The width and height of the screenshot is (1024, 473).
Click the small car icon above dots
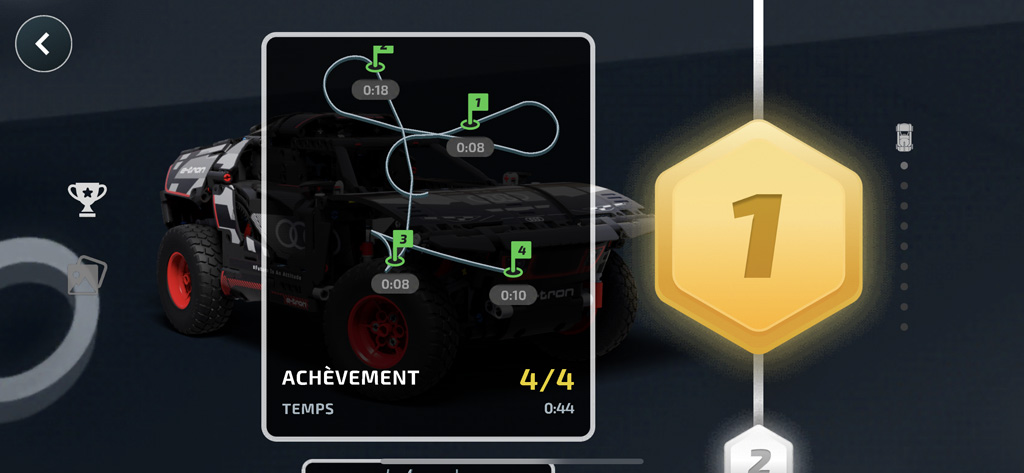point(904,137)
